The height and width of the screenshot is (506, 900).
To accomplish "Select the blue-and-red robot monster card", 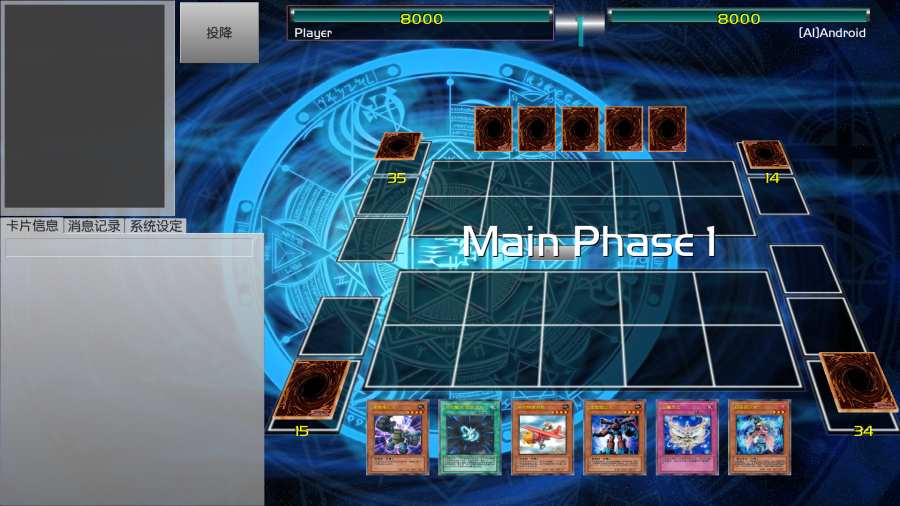I will [x=615, y=437].
